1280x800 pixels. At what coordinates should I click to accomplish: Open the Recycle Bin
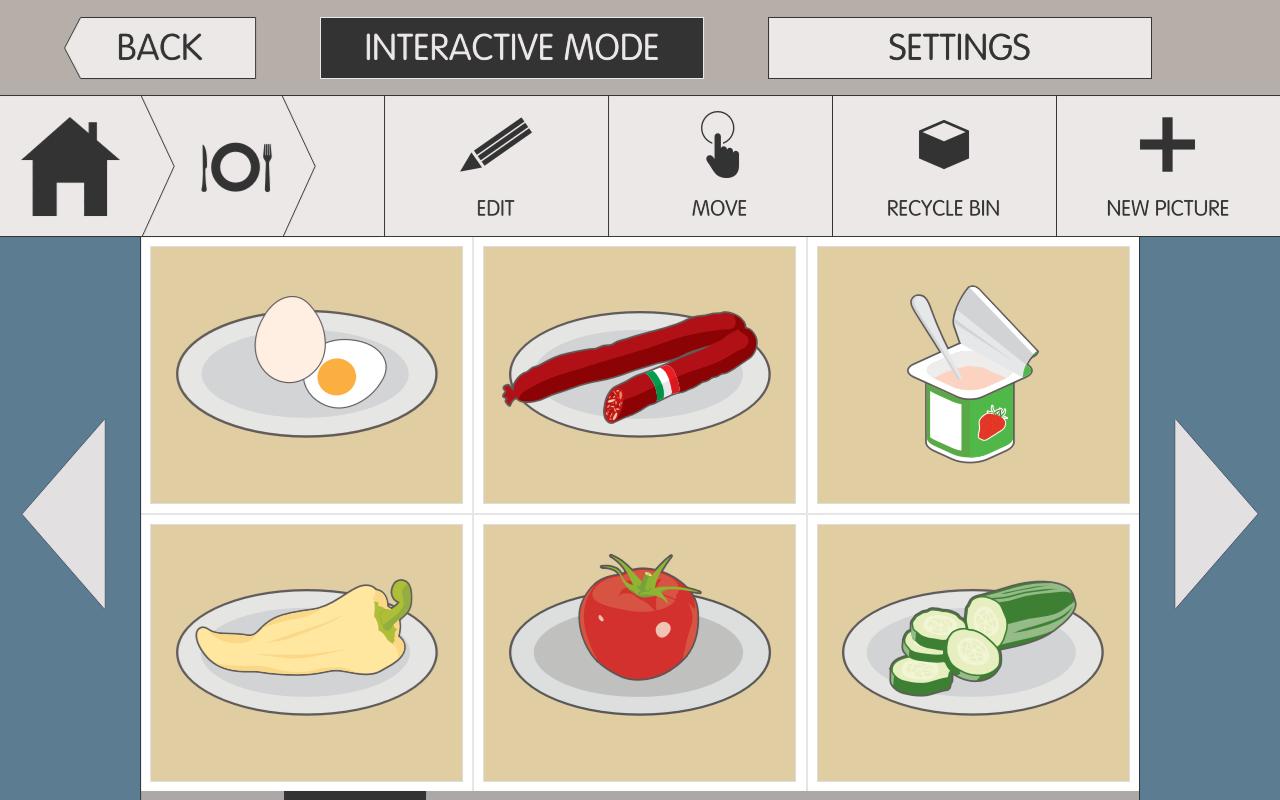[x=942, y=165]
